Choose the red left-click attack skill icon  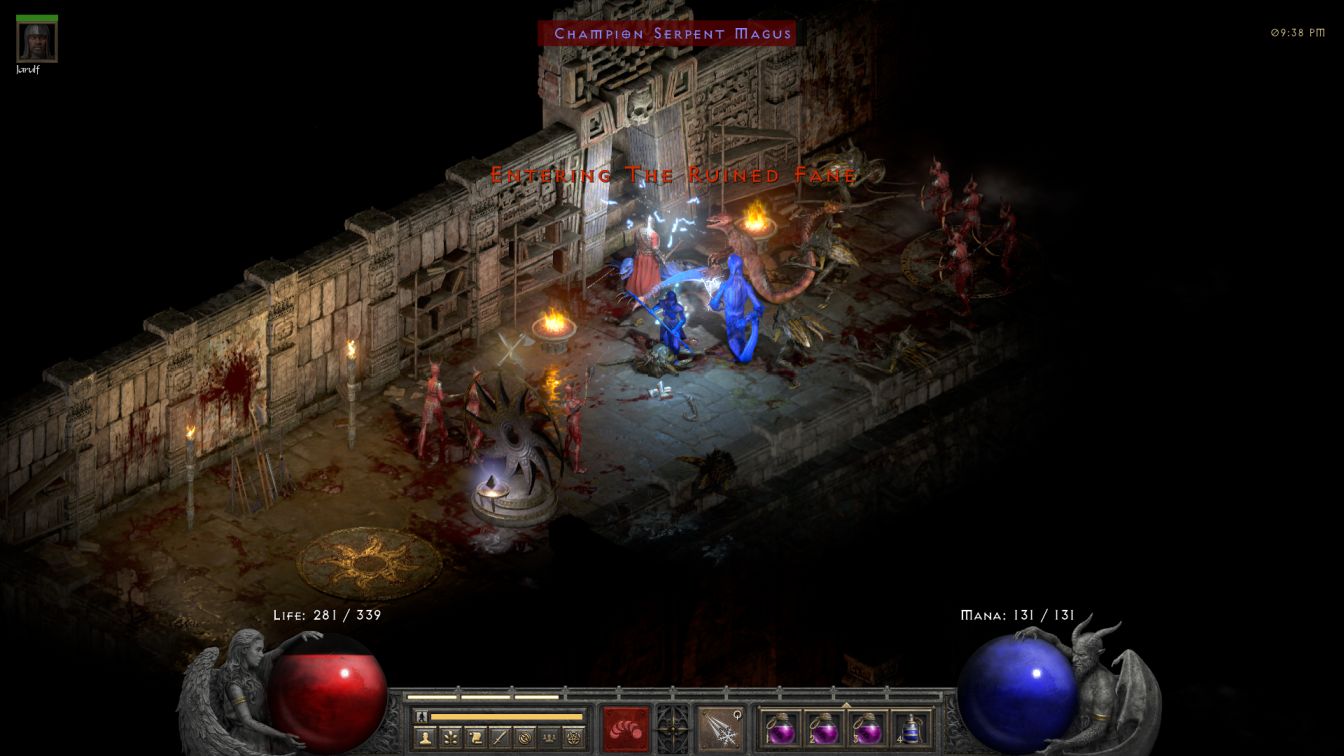(x=626, y=729)
